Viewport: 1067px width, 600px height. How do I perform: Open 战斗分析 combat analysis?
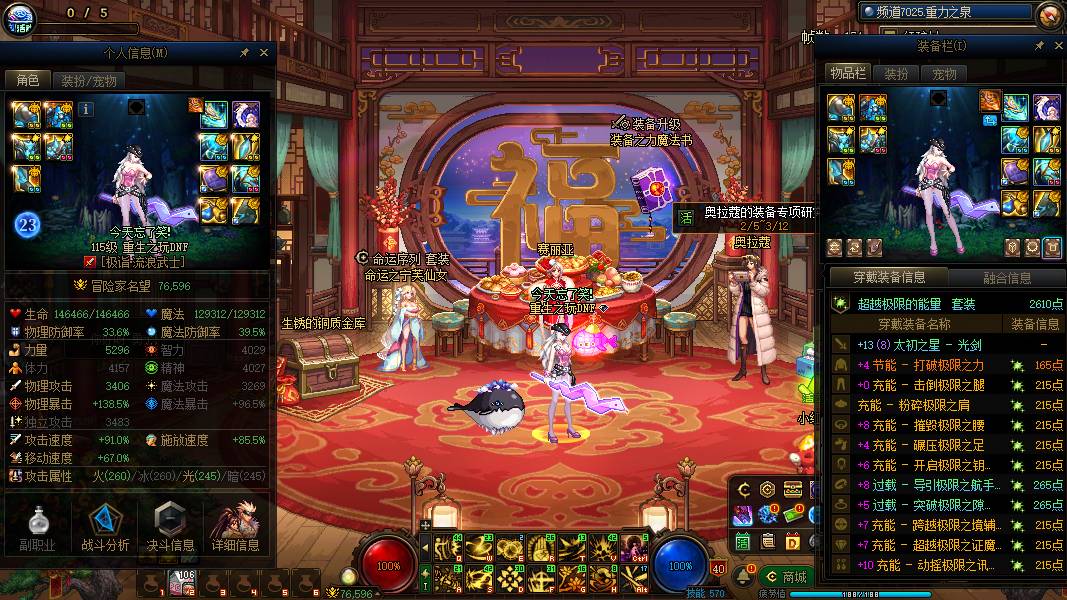point(105,528)
